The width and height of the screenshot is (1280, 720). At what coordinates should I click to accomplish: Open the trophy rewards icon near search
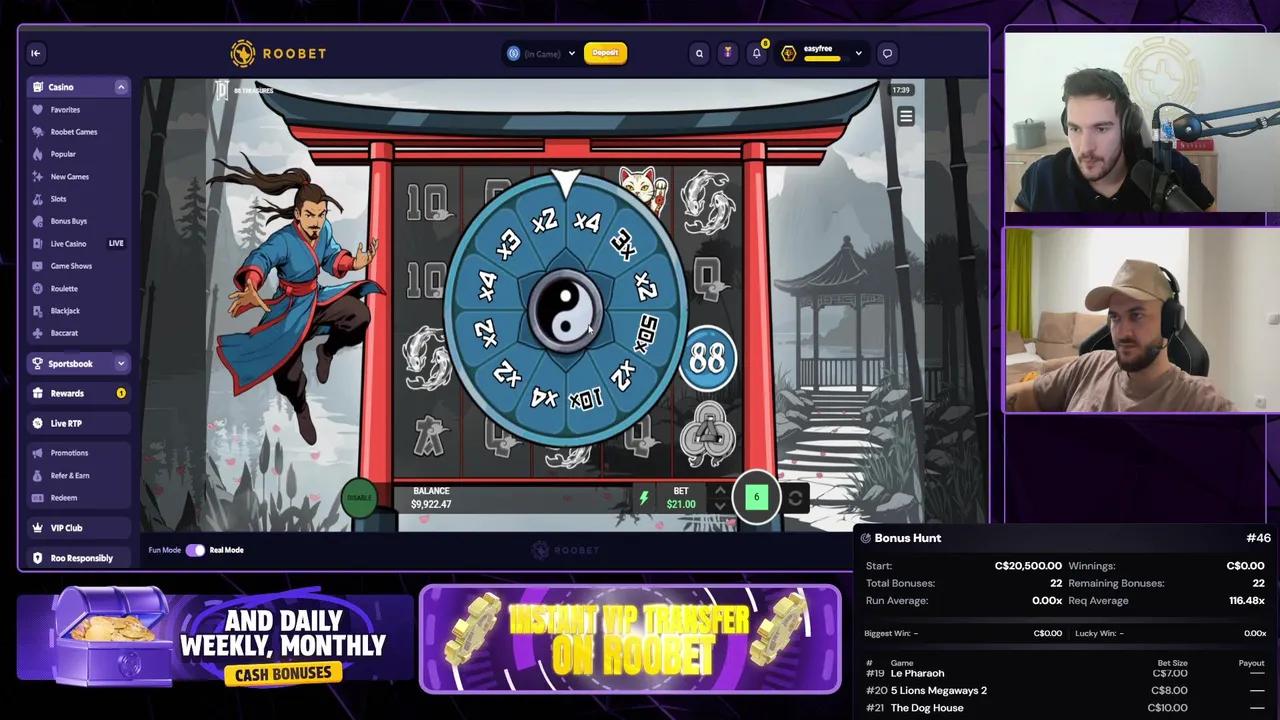728,53
